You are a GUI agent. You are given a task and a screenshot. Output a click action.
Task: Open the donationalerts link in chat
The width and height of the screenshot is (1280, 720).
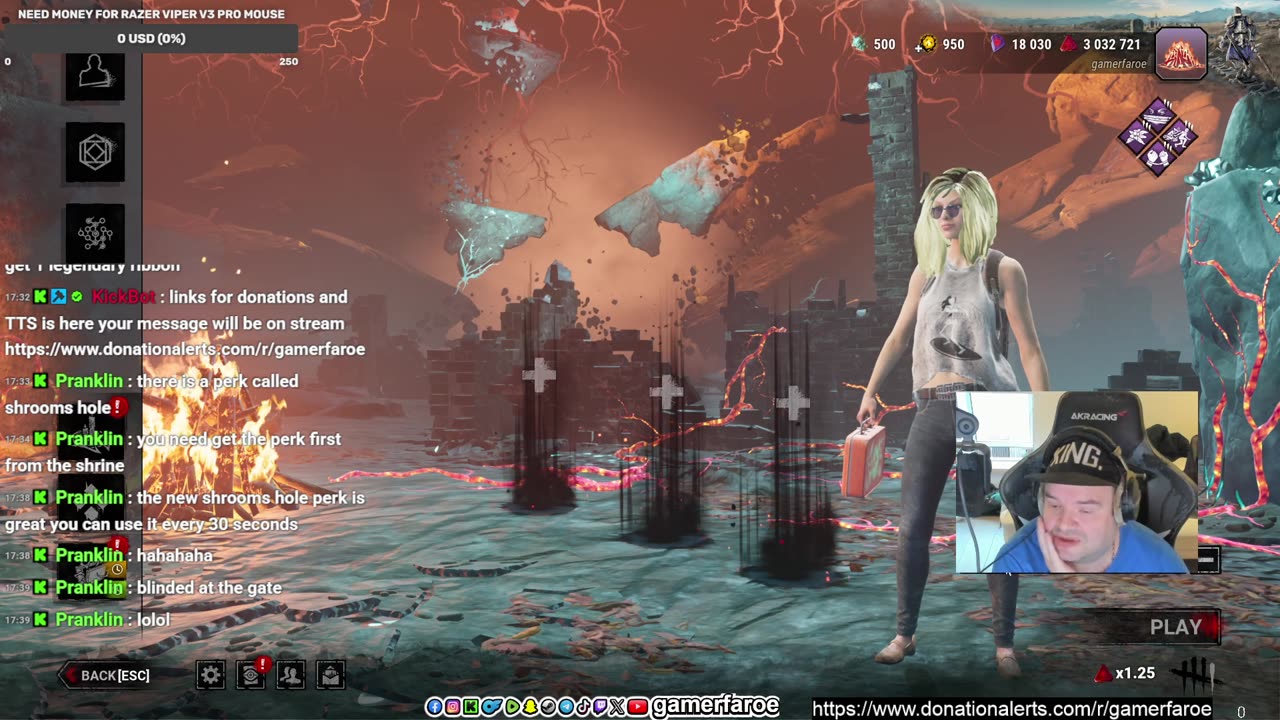pyautogui.click(x=185, y=349)
